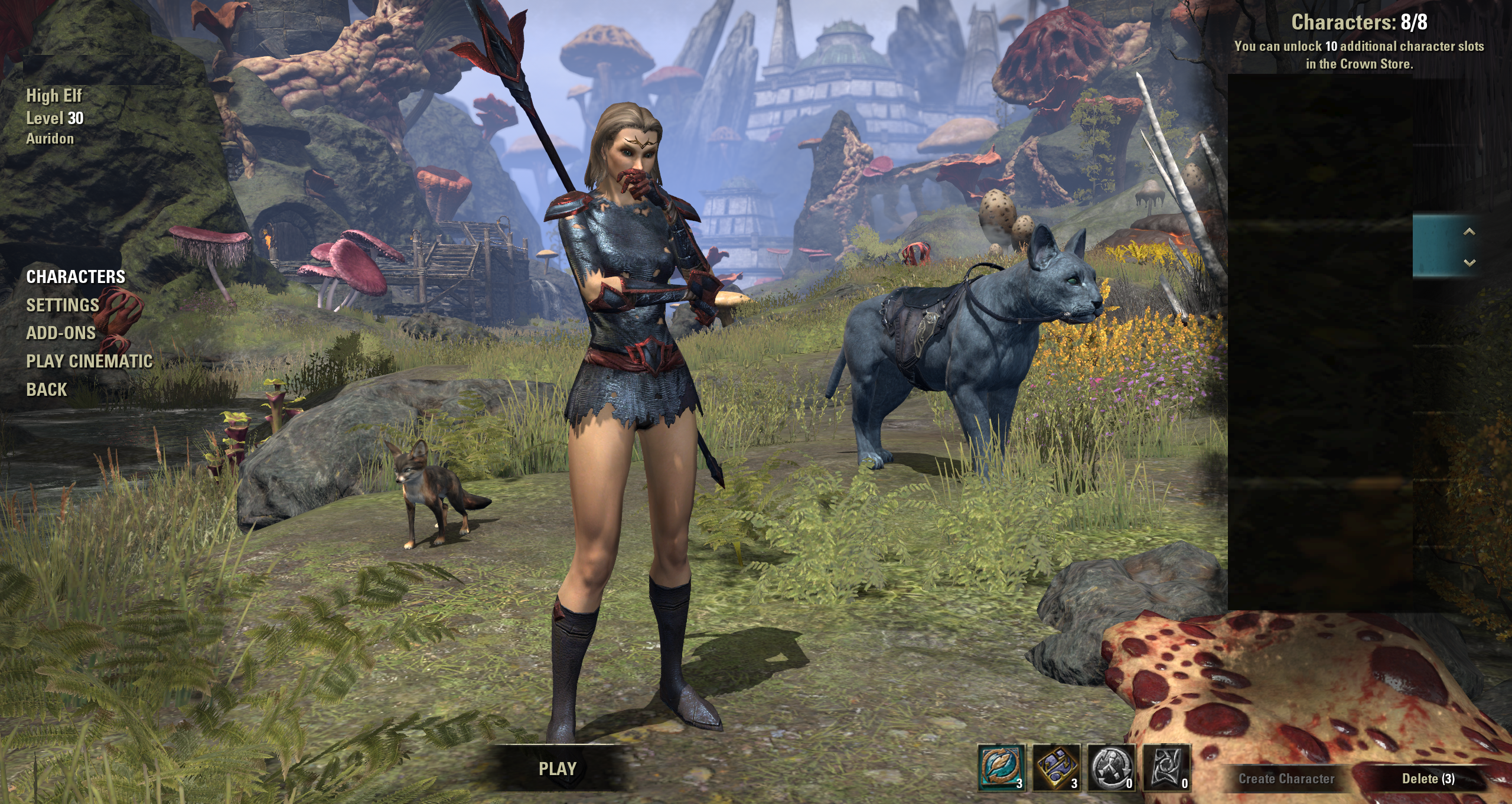Open the Characters menu entry
The image size is (1512, 804).
coord(76,276)
